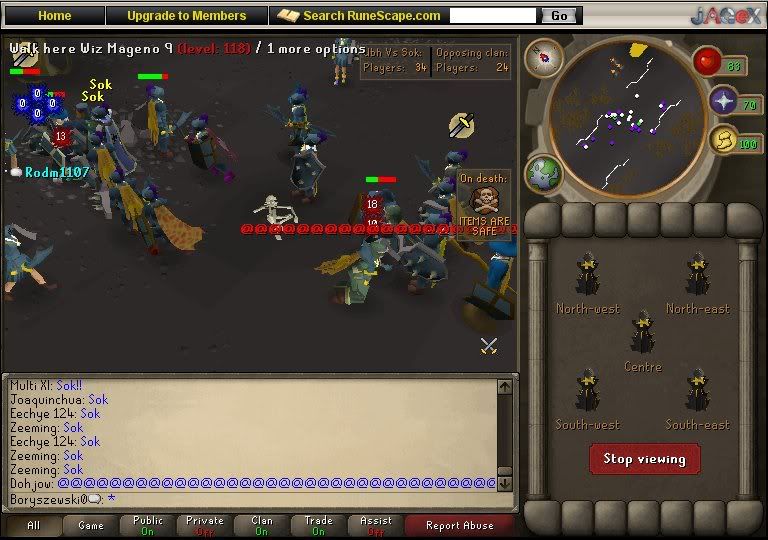
Task: Switch view to the Centre position
Action: (642, 340)
